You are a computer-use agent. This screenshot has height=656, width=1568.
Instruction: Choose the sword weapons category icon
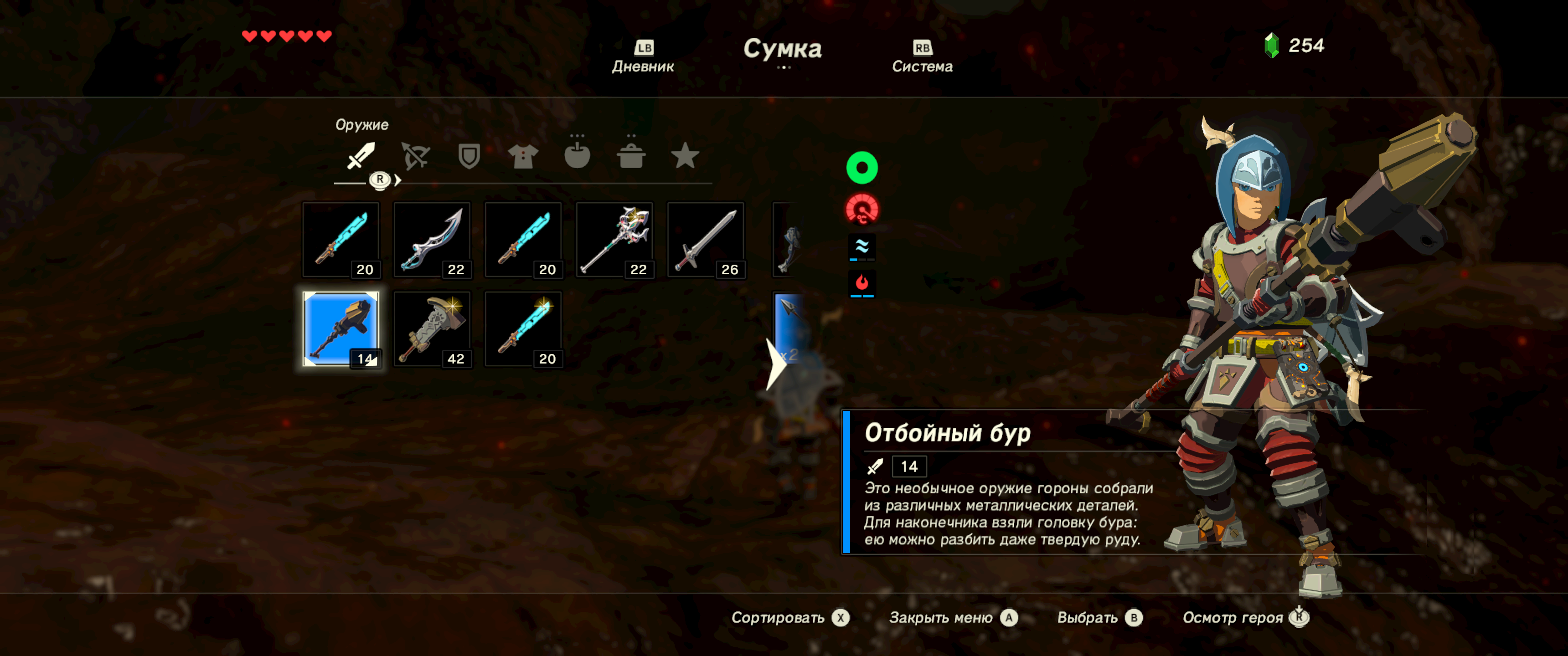(x=361, y=156)
